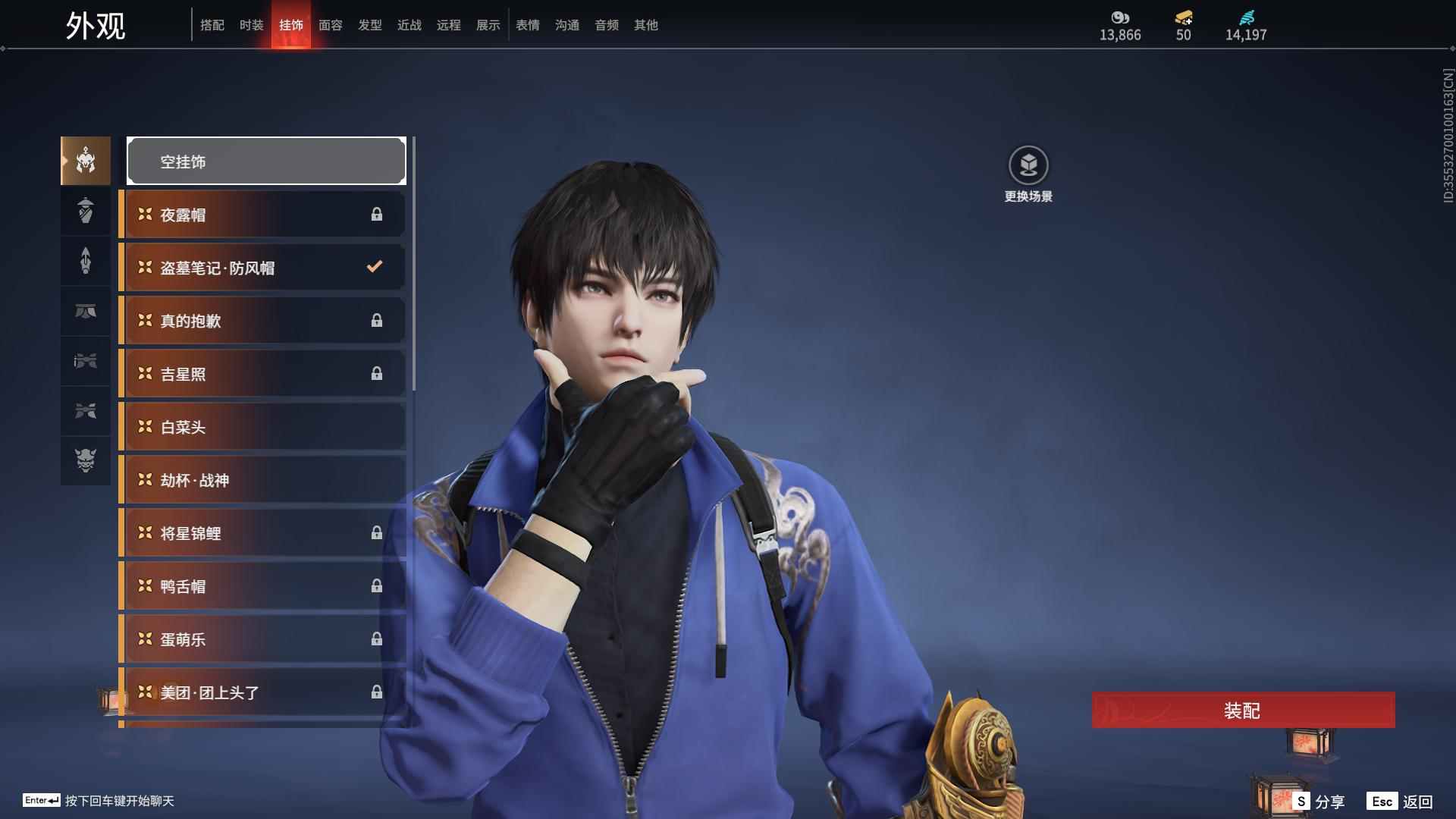
Task: Choose the 夜露帽 accessory
Action: [x=262, y=215]
